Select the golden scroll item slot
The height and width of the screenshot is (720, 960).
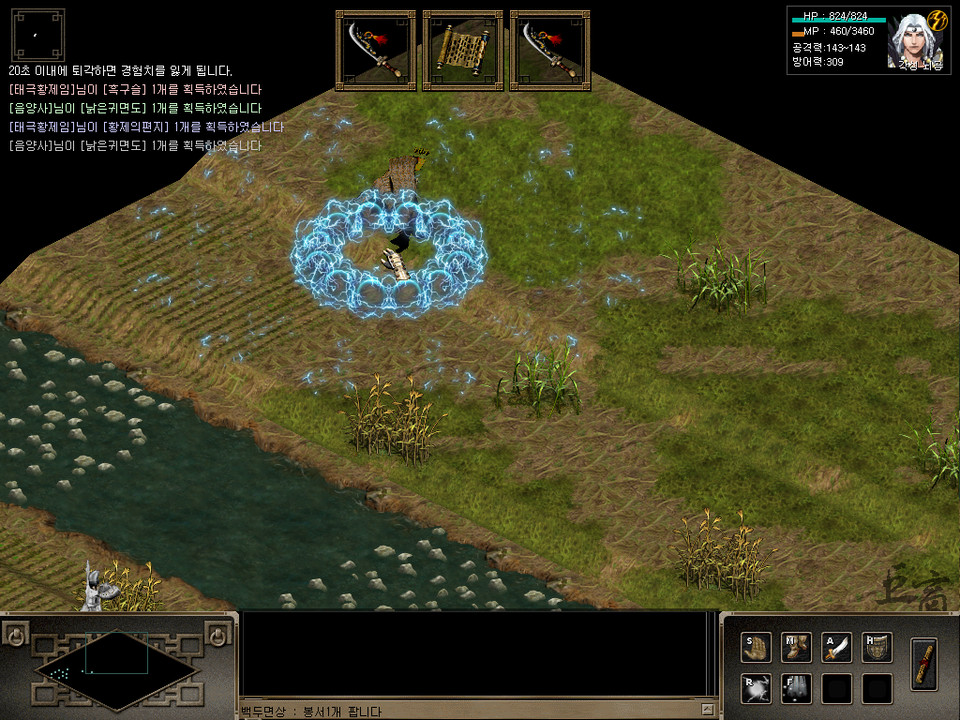462,49
